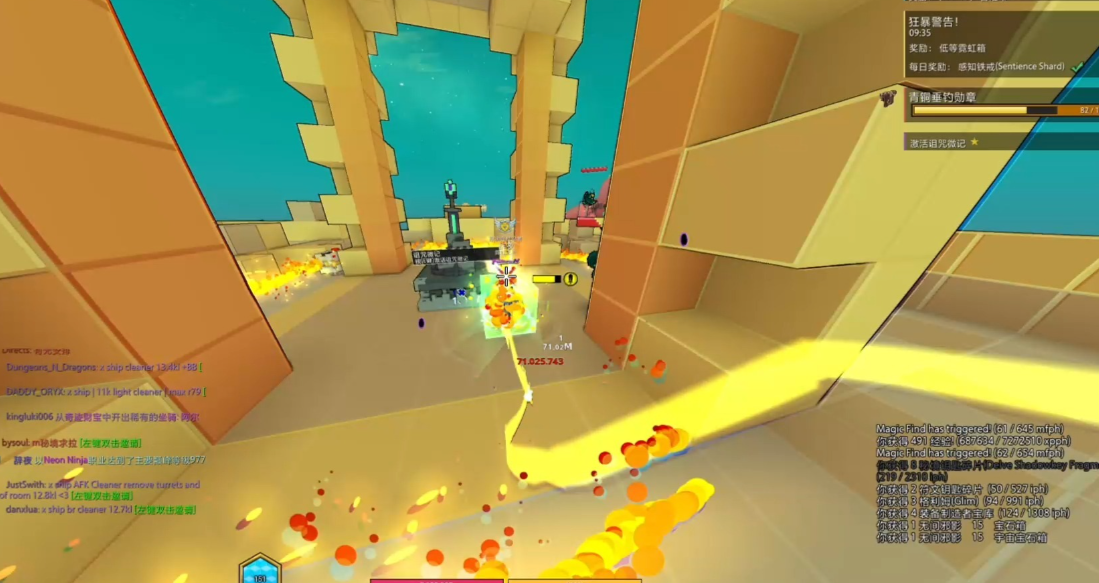Image resolution: width=1099 pixels, height=583 pixels.
Task: Click bysoul's green 左键双击邀请 invite link
Action: 111,443
